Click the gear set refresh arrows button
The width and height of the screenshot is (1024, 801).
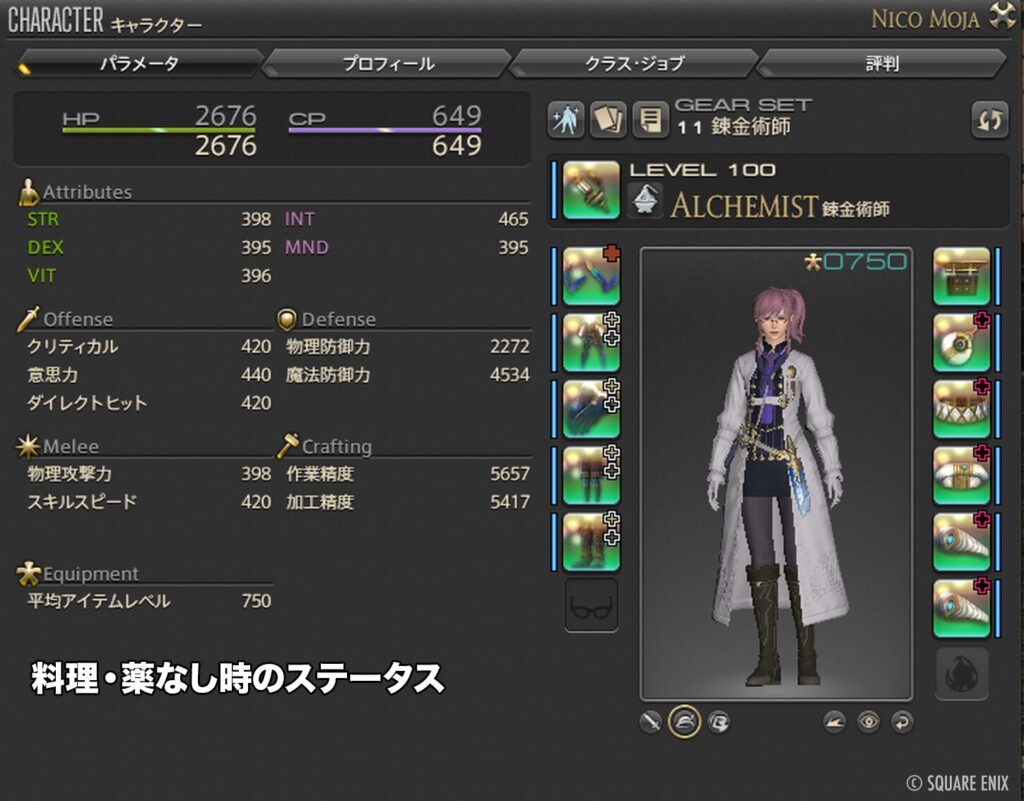990,120
